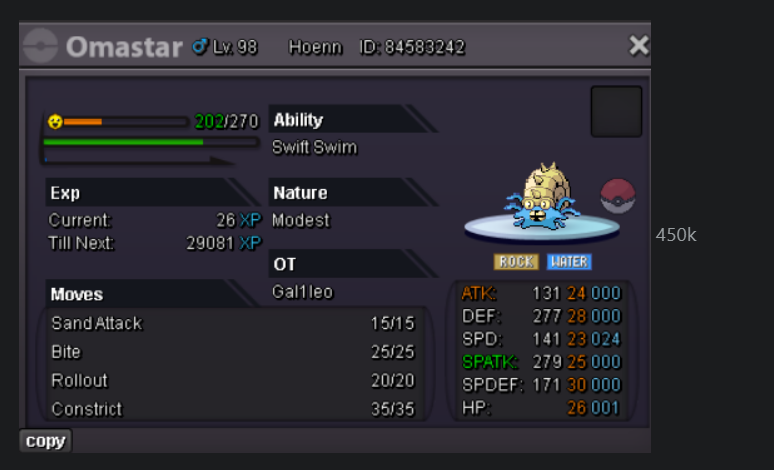Click the Poké Ball icon
The width and height of the screenshot is (774, 470).
[x=618, y=196]
